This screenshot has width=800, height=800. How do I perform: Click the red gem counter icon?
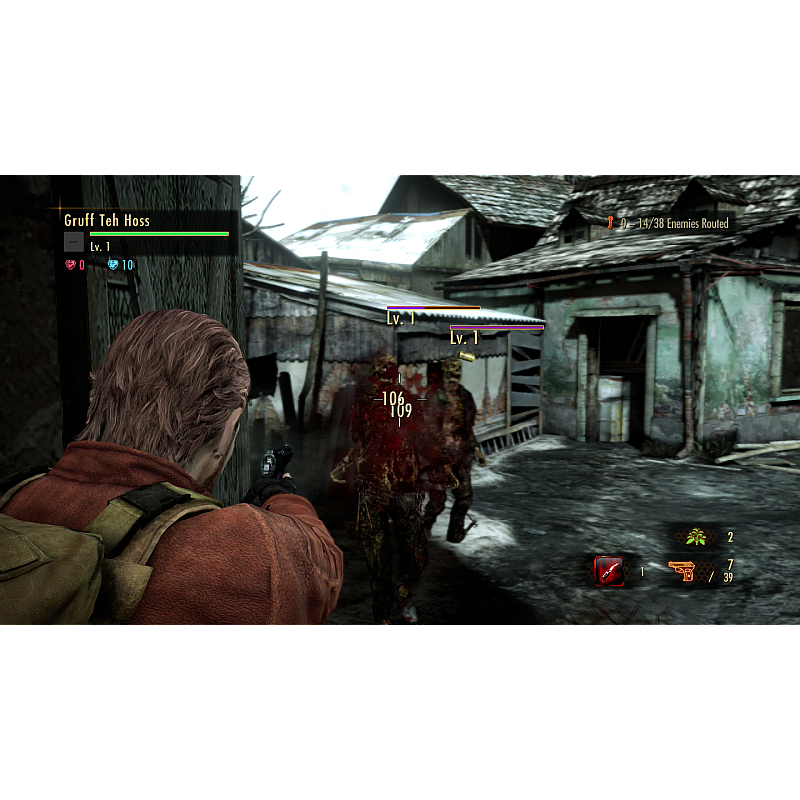coord(70,265)
